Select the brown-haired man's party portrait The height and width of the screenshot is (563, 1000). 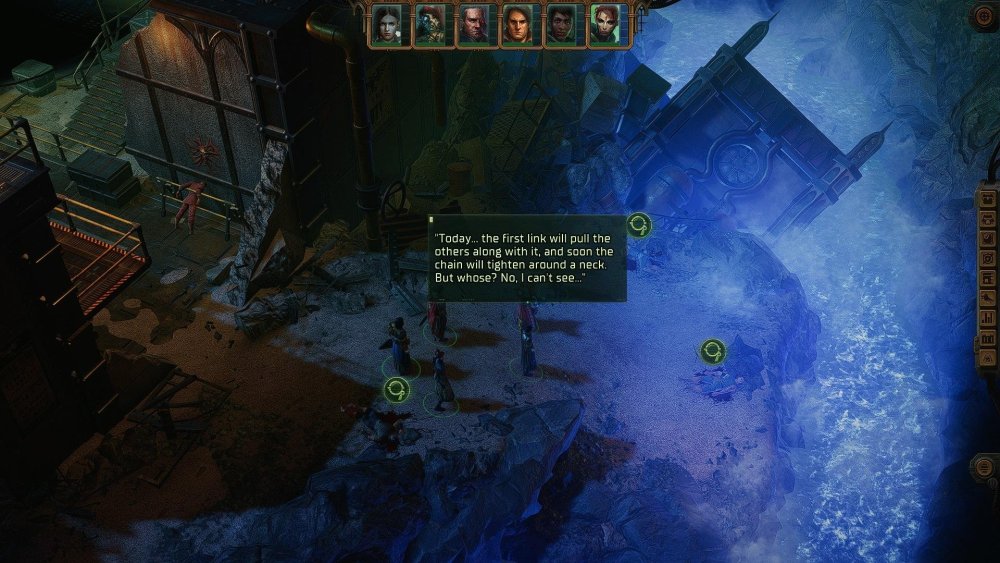point(516,25)
